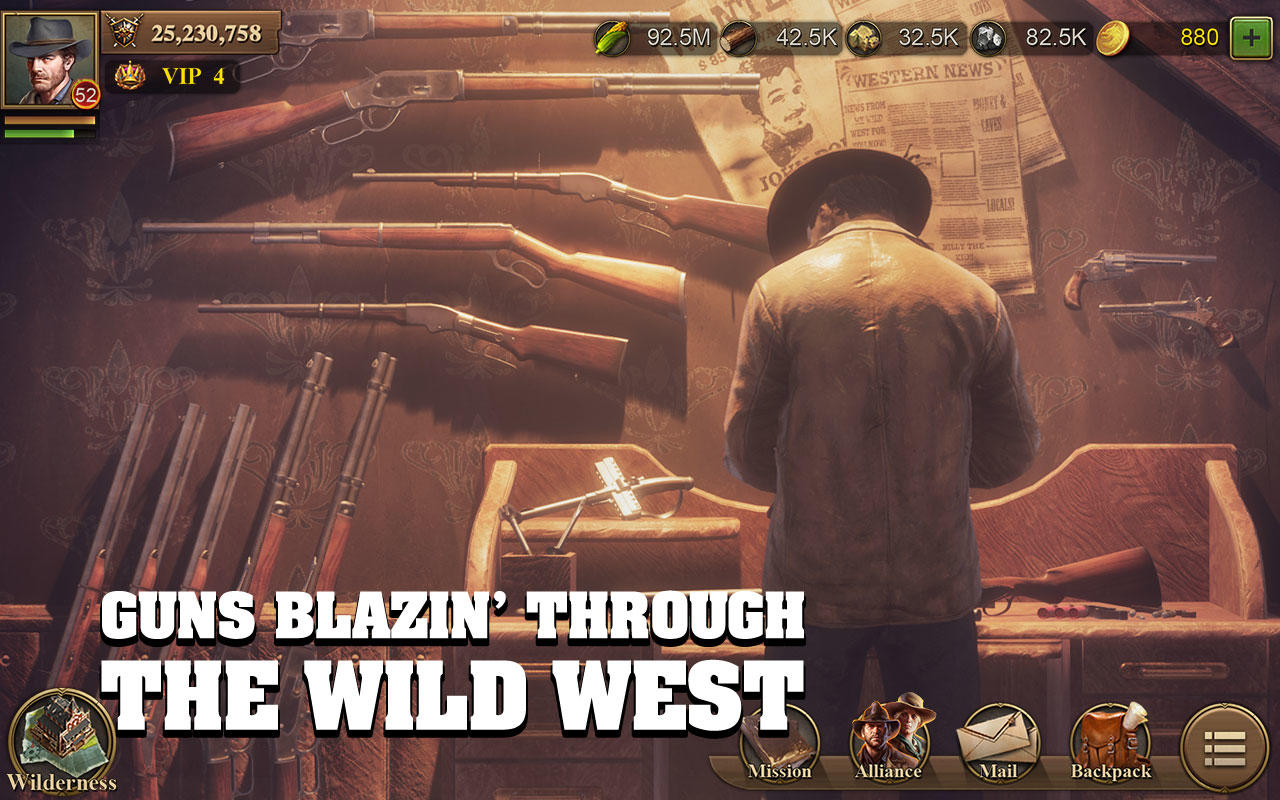Image resolution: width=1280 pixels, height=800 pixels.
Task: Enter the Wilderness map
Action: (x=62, y=735)
